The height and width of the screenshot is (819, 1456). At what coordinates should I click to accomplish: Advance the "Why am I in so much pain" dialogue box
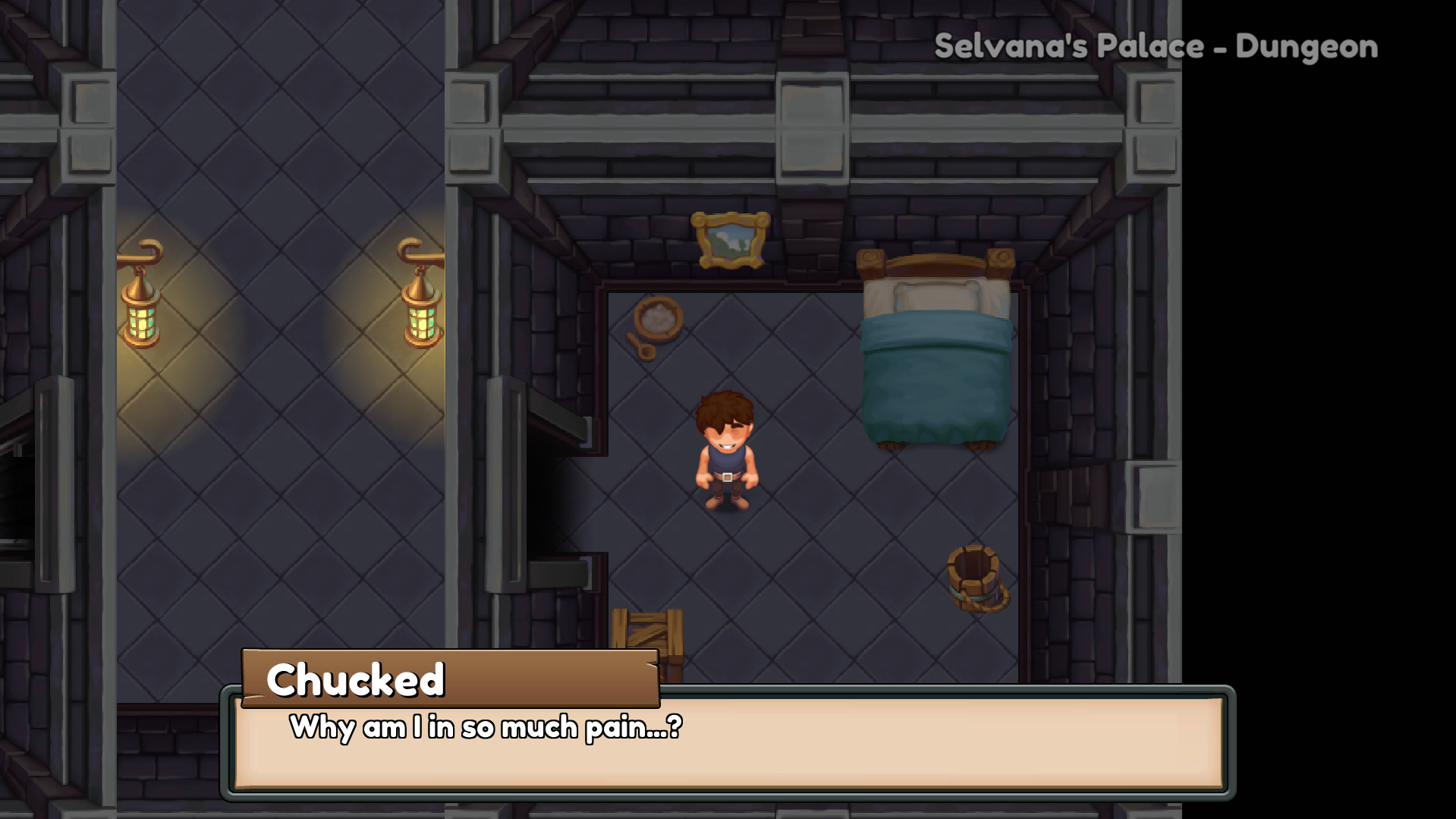728,742
